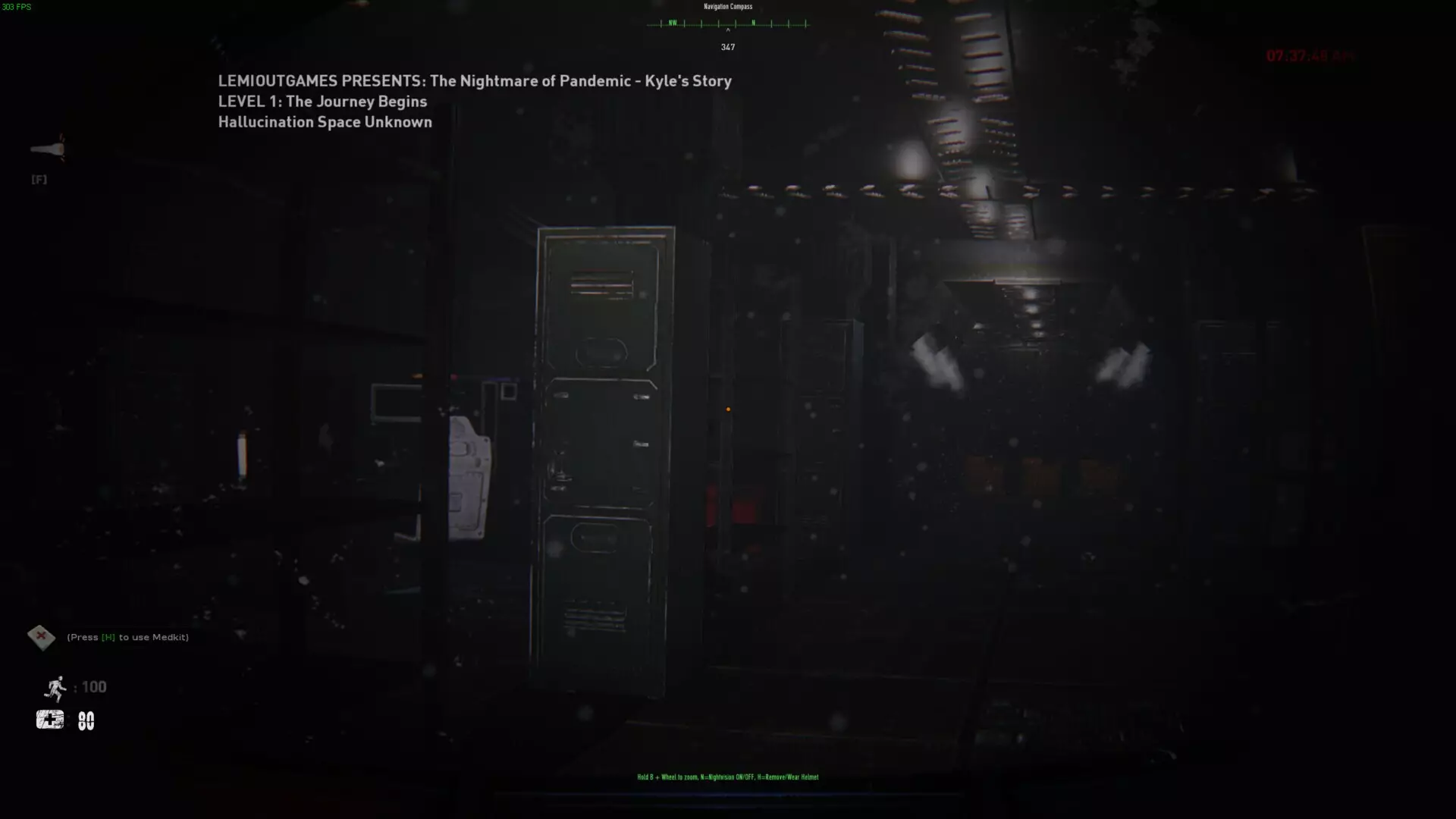This screenshot has height=819, width=1456.
Task: Click the Hallucination Space Unknown label
Action: pos(325,121)
